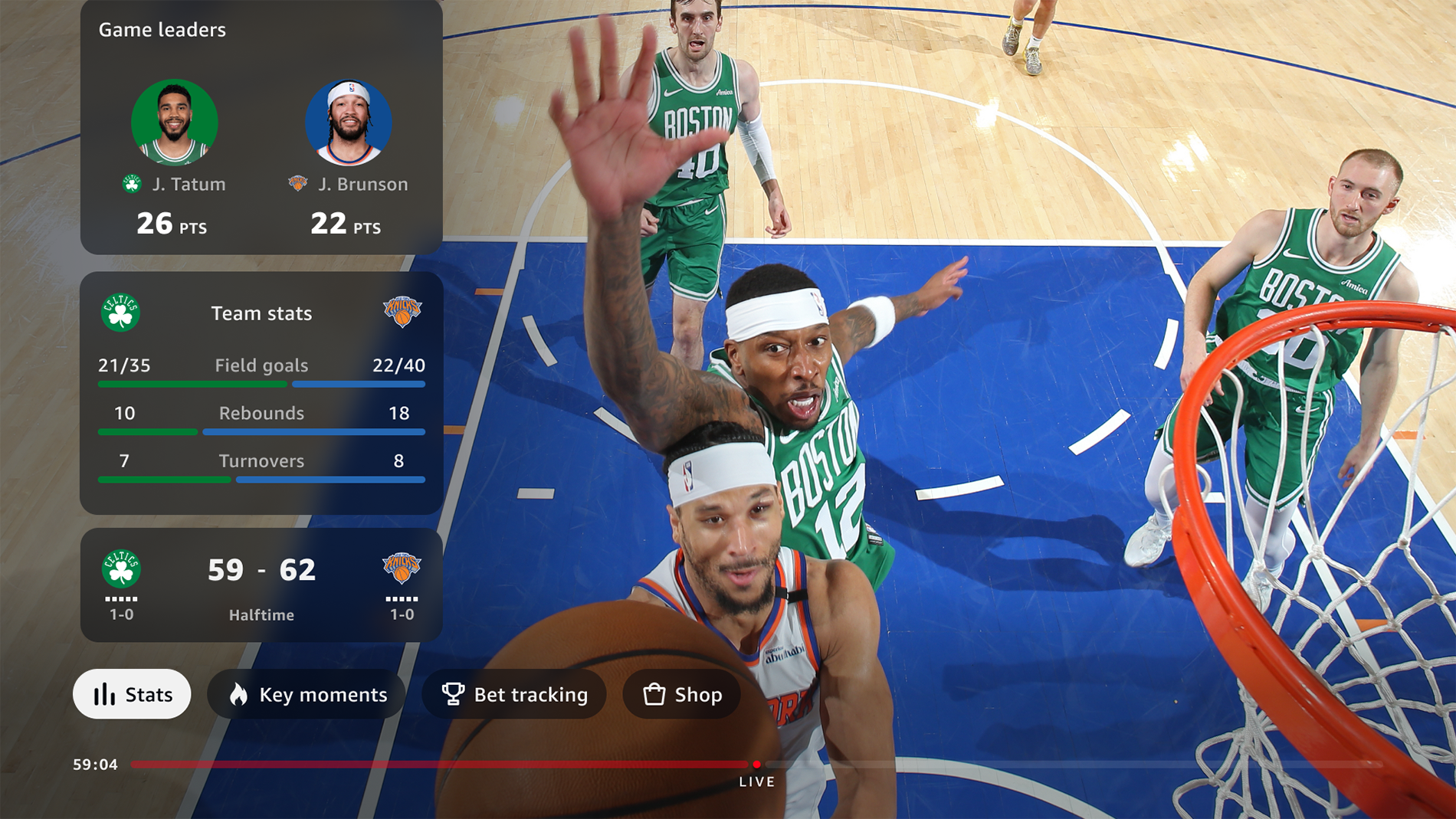Open the Shop tab

(681, 694)
